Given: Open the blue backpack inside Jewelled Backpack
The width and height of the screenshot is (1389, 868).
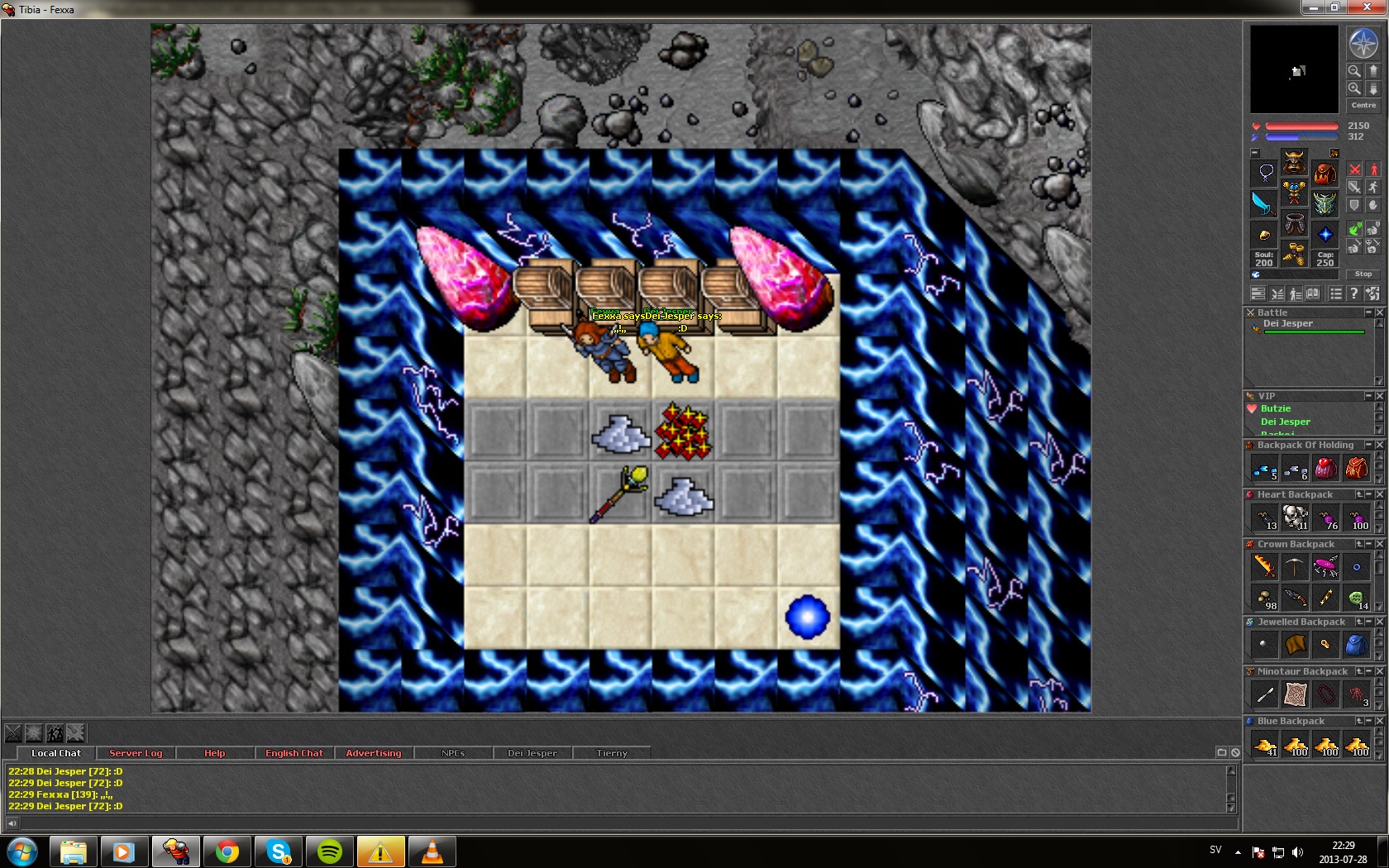Looking at the screenshot, I should 1356,645.
